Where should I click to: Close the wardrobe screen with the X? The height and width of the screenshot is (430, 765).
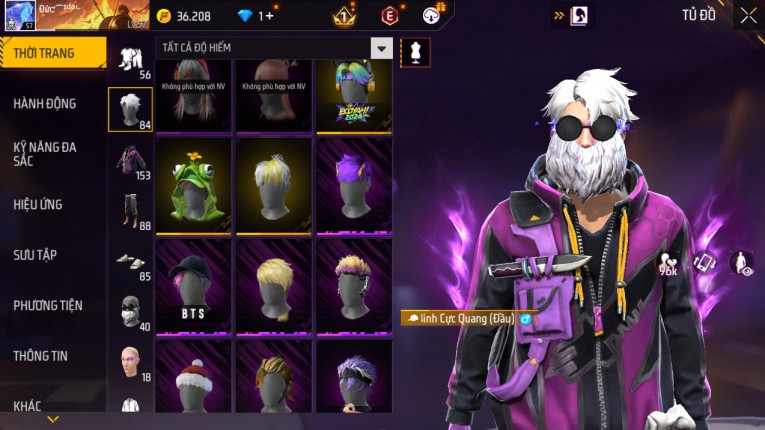748,15
